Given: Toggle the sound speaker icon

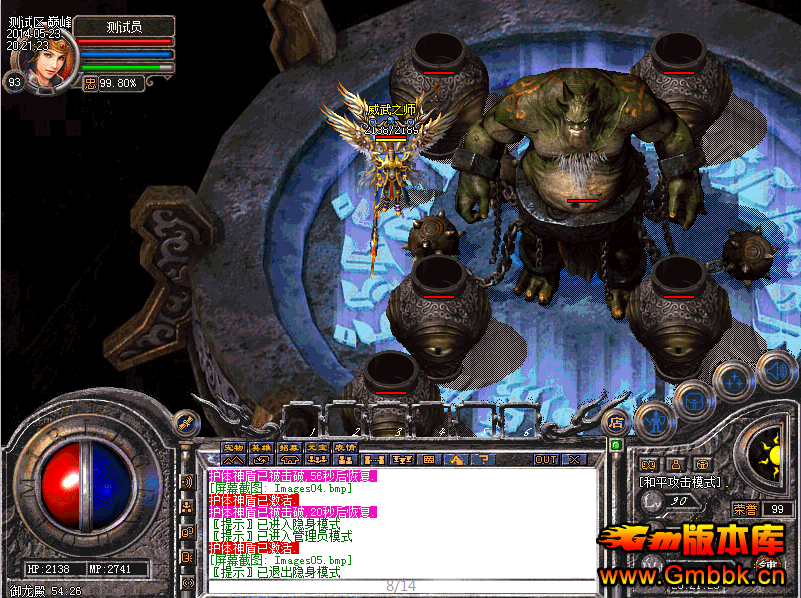Looking at the screenshot, I should [x=776, y=369].
